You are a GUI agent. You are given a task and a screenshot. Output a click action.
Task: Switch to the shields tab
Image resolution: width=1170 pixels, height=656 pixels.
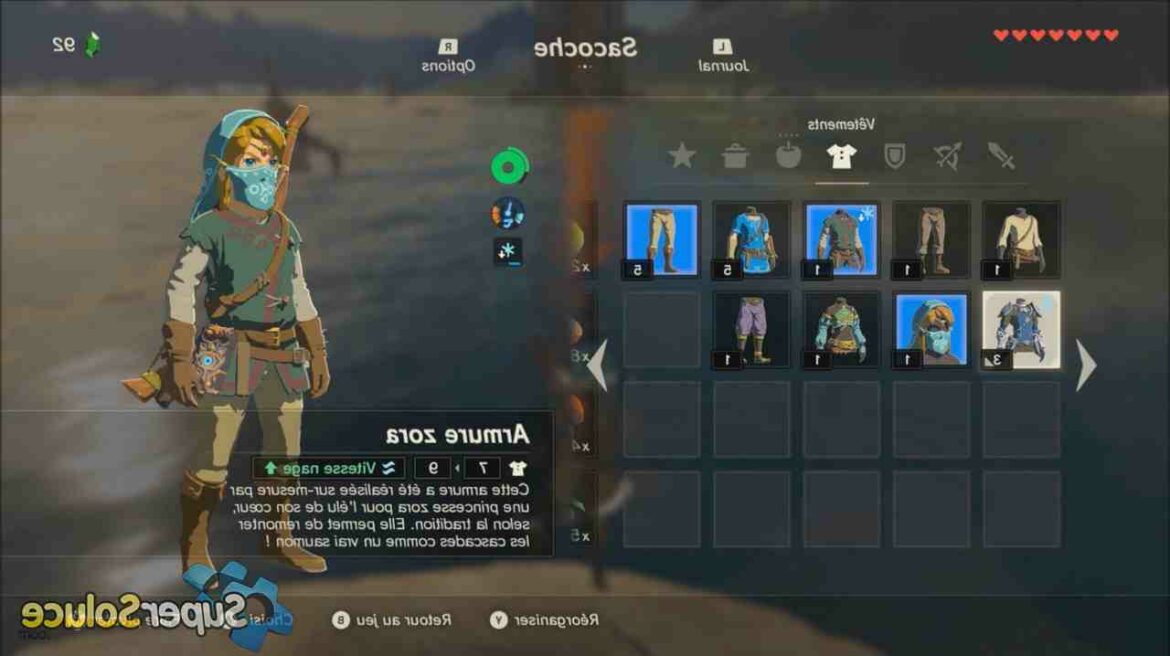[894, 156]
